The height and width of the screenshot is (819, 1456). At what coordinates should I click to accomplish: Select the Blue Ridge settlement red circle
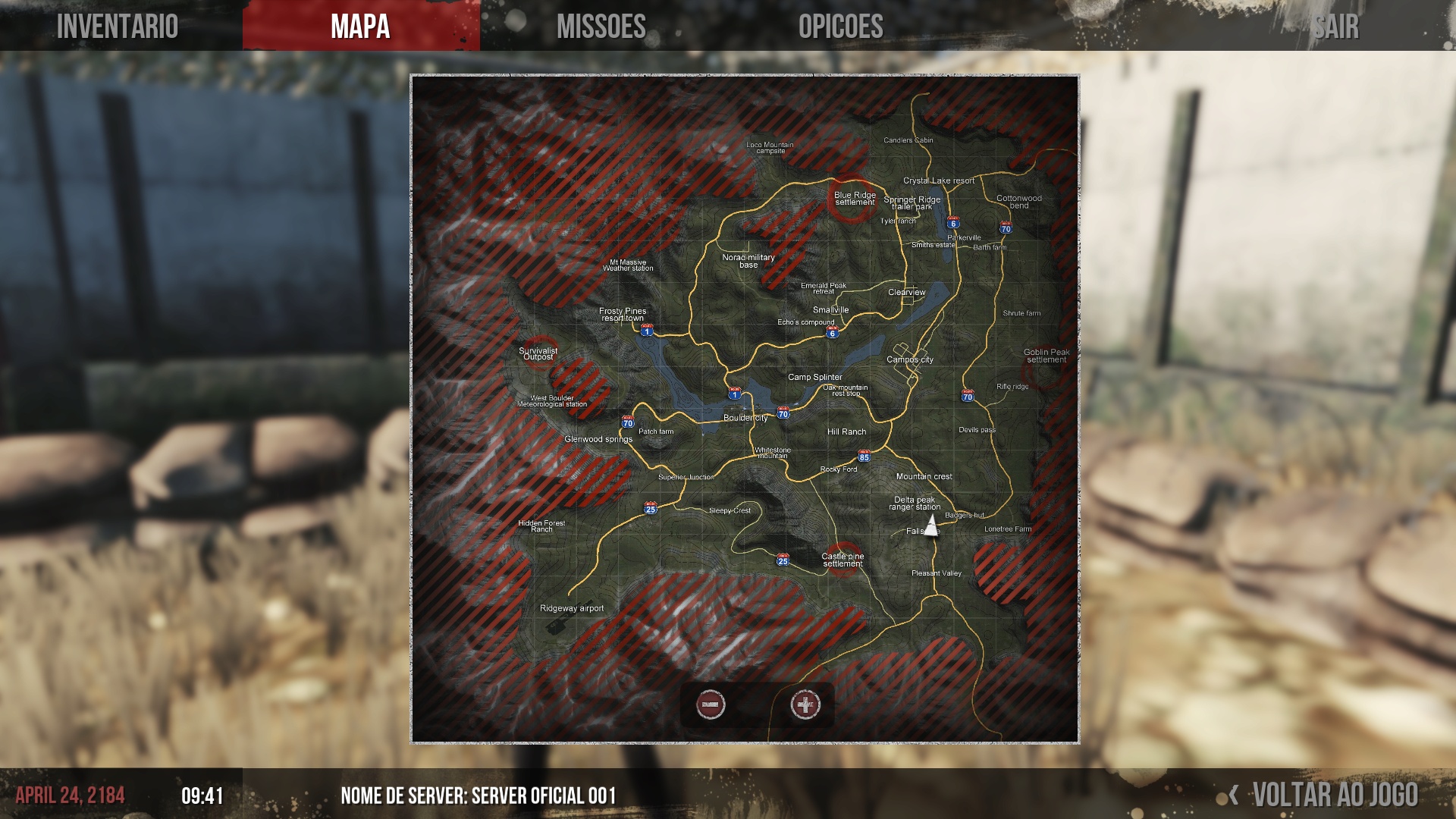(x=852, y=199)
